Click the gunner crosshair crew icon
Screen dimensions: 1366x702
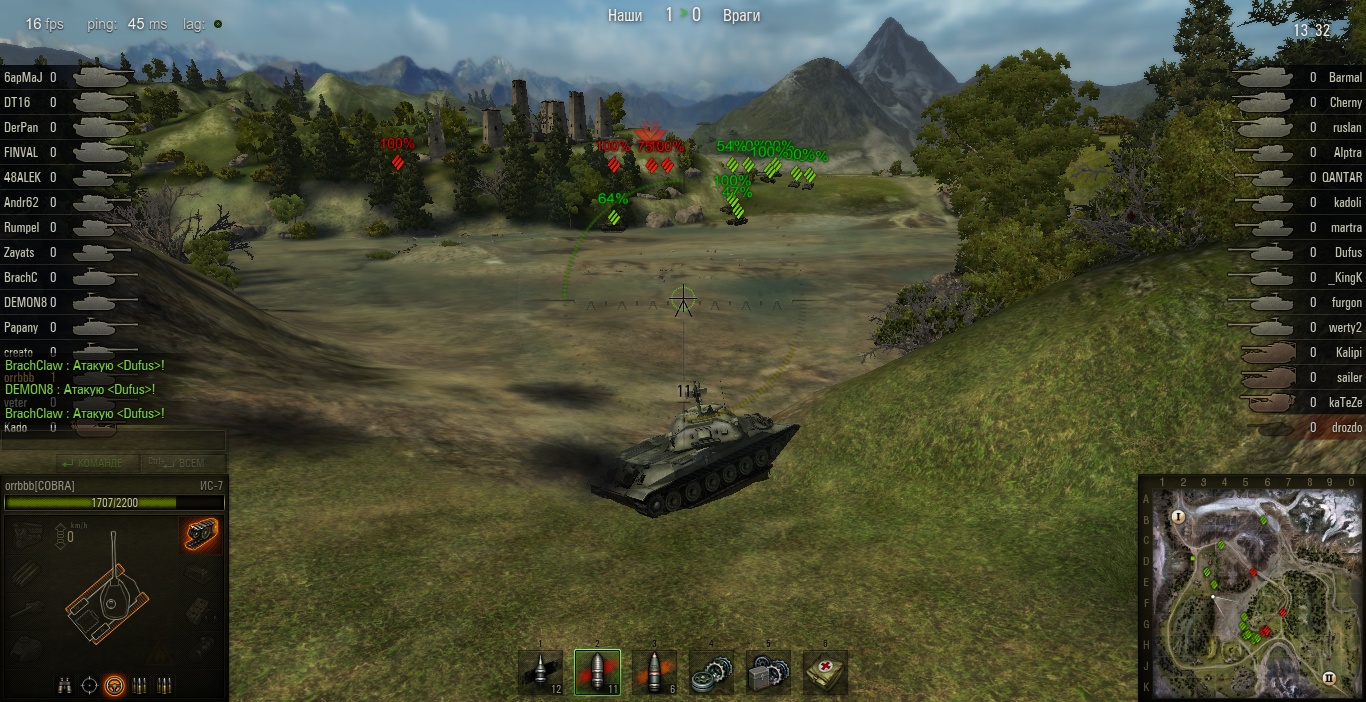pyautogui.click(x=90, y=685)
